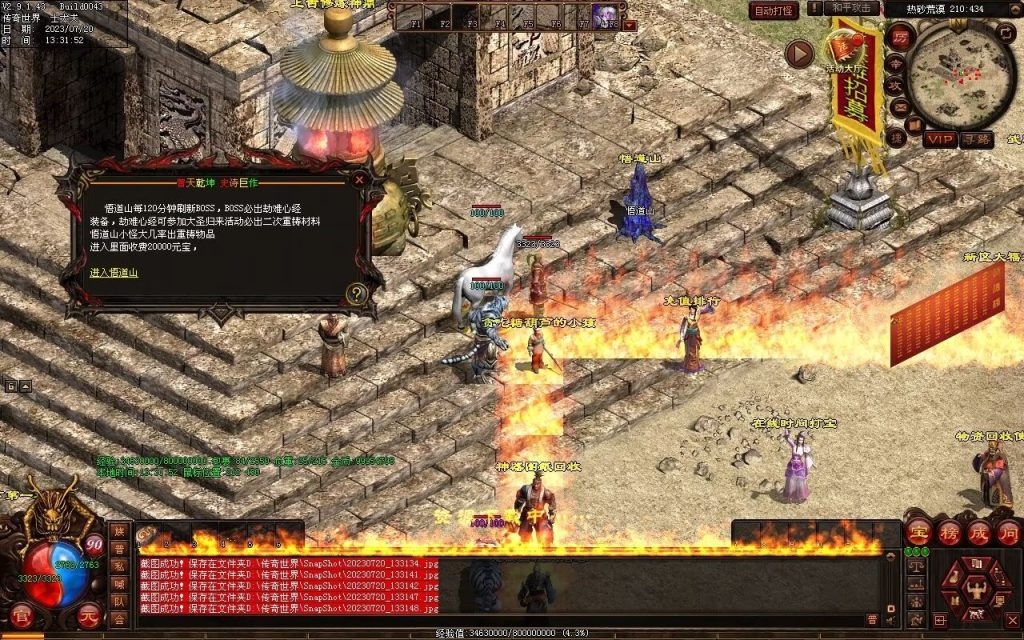Open the VIP panel
This screenshot has height=640, width=1024.
[938, 139]
